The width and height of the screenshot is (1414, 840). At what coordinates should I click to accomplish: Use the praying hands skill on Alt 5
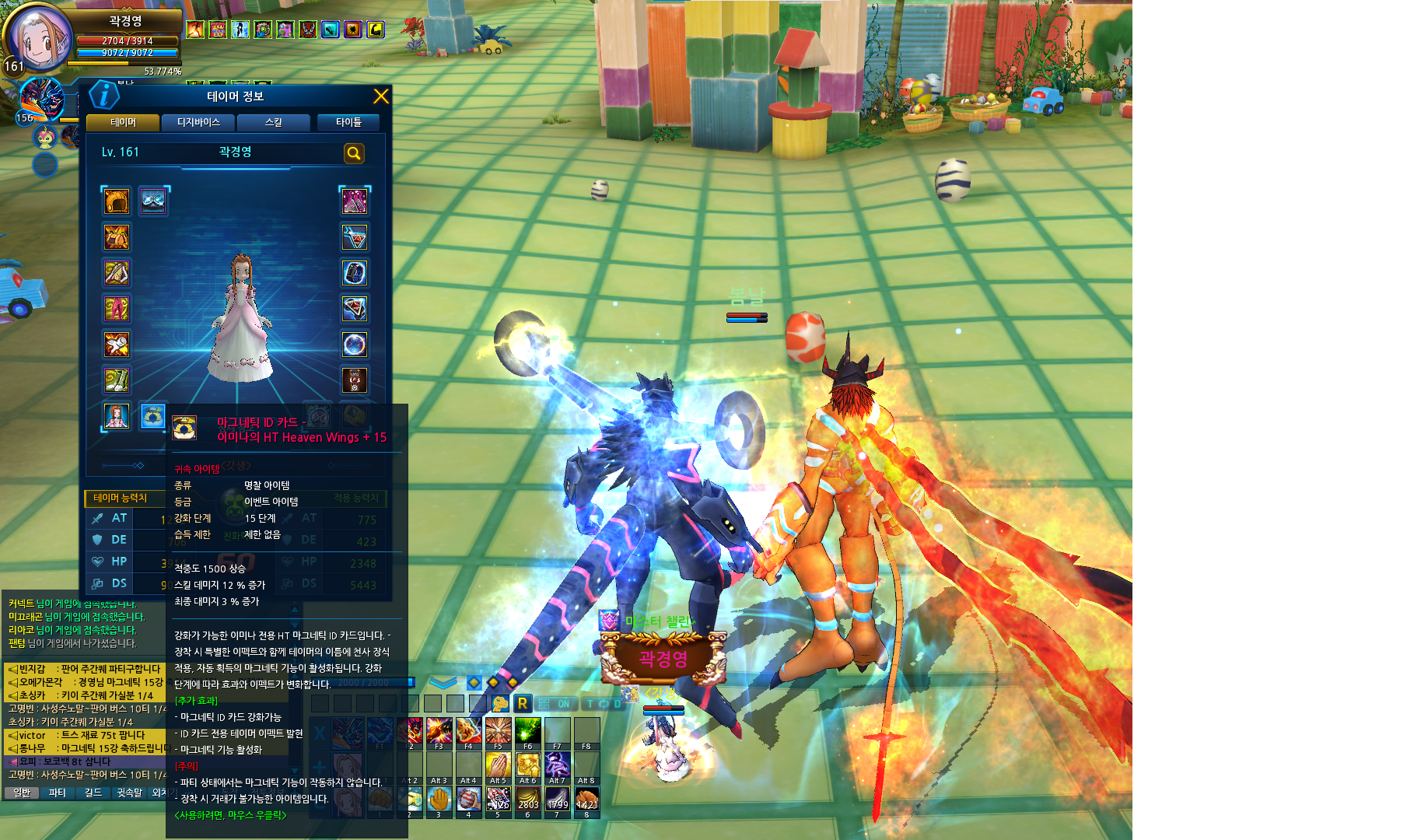498,765
